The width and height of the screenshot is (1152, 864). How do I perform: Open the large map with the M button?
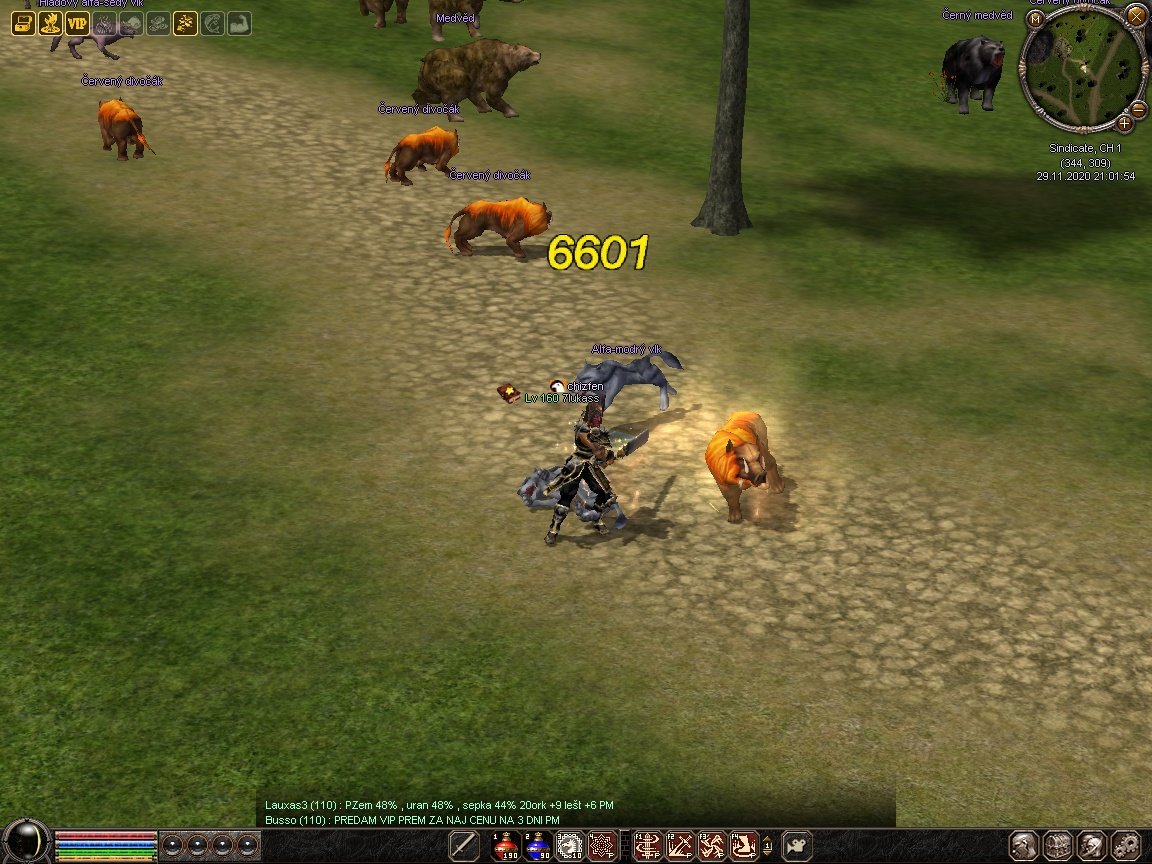point(1035,18)
